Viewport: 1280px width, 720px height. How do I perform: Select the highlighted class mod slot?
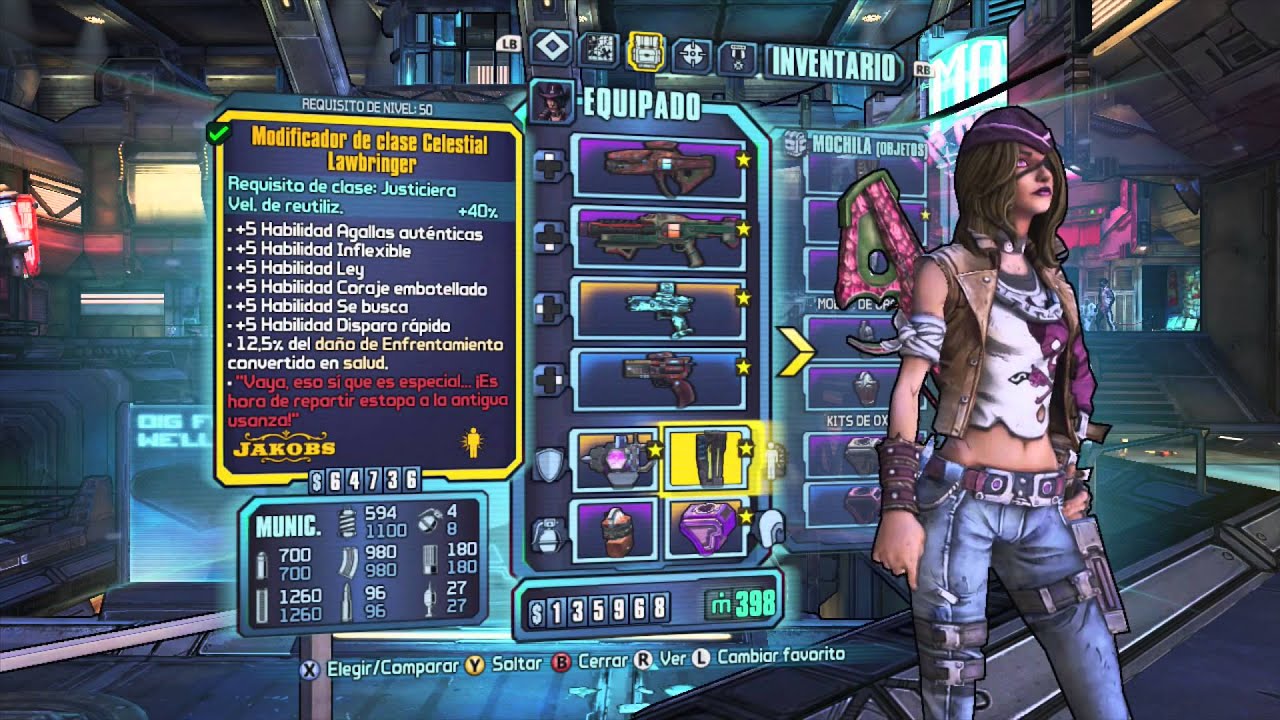click(707, 459)
